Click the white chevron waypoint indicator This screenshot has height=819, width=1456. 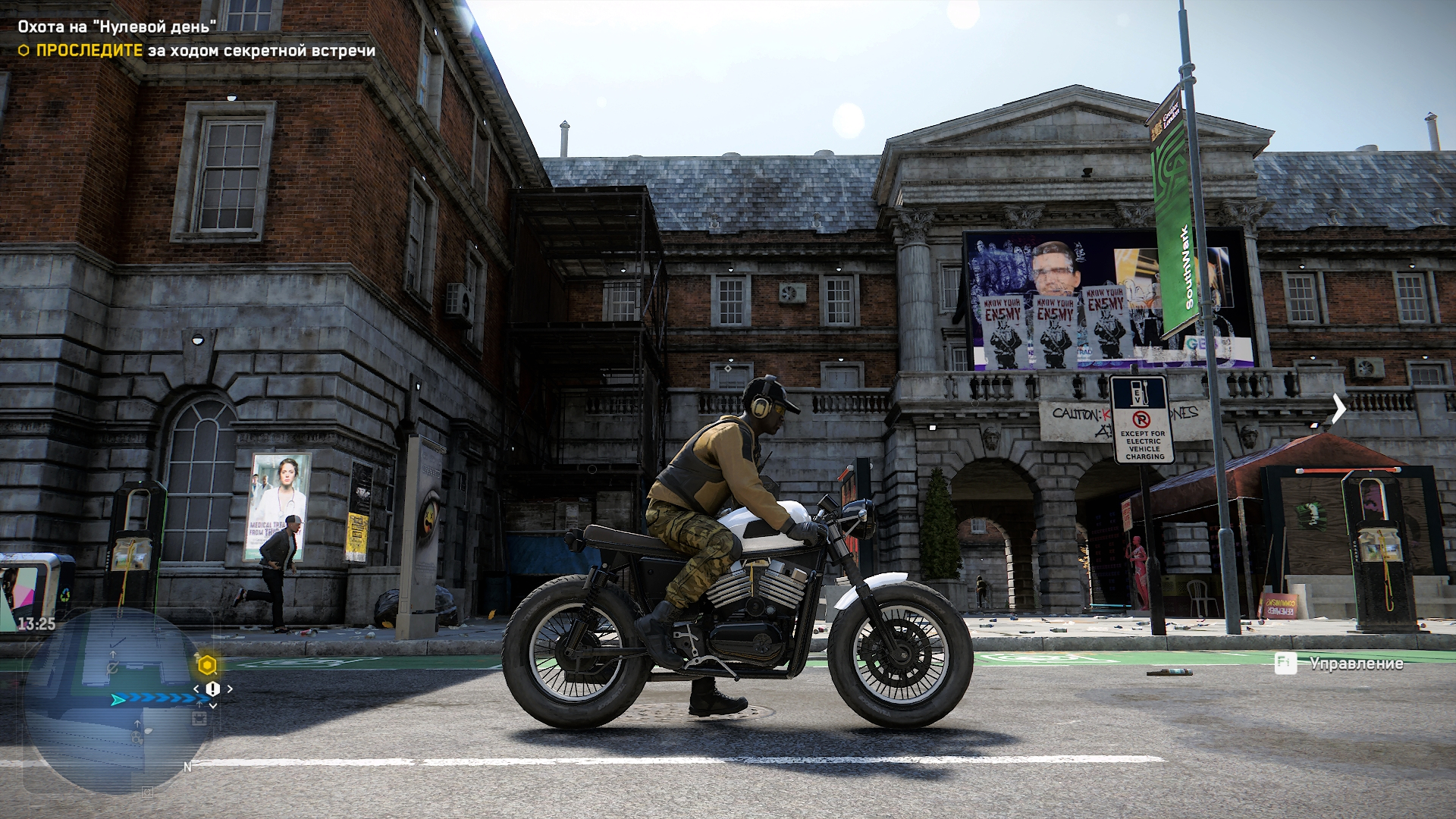tap(1338, 409)
